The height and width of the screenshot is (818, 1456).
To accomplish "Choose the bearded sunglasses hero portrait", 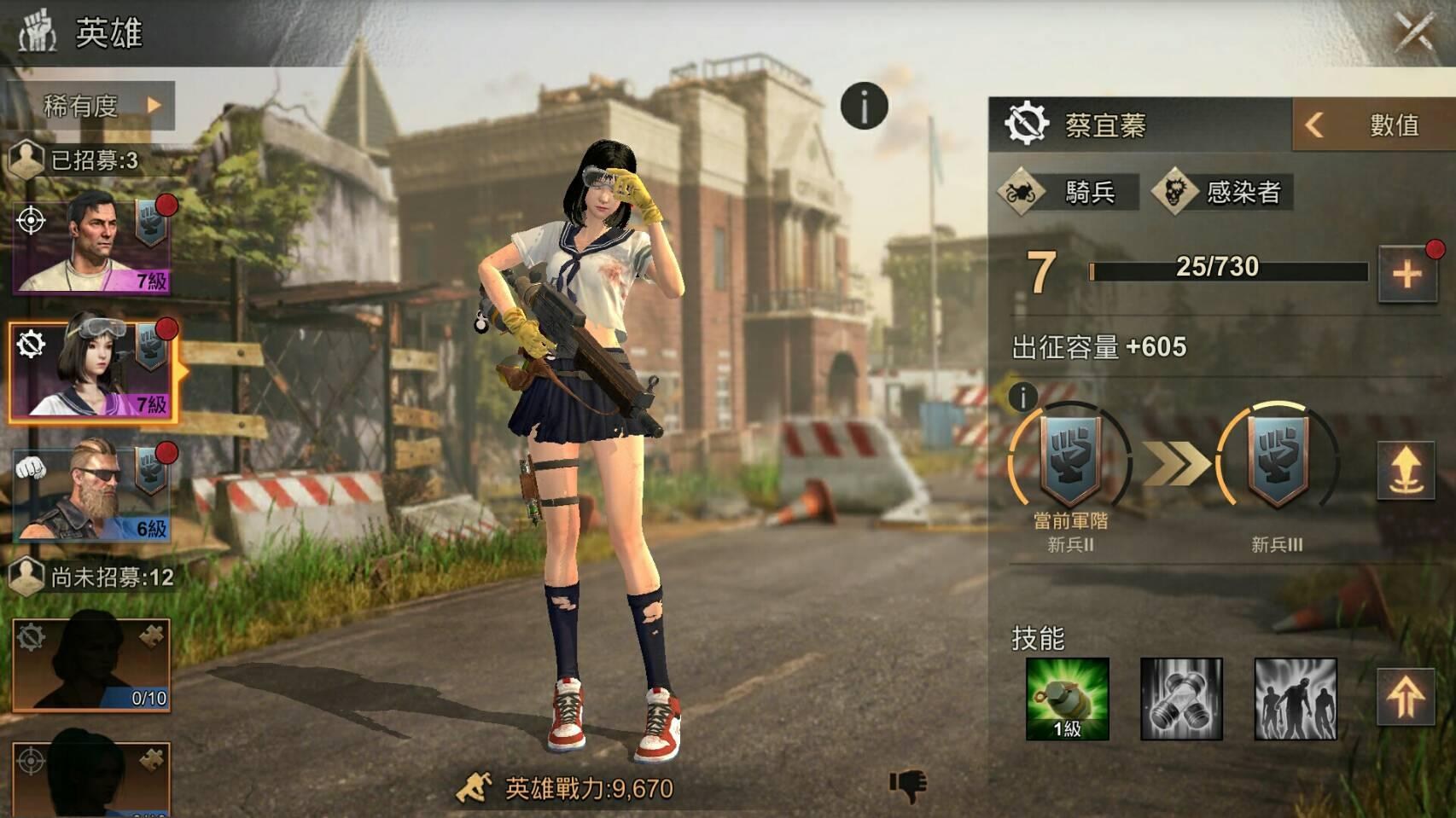I will (x=91, y=492).
